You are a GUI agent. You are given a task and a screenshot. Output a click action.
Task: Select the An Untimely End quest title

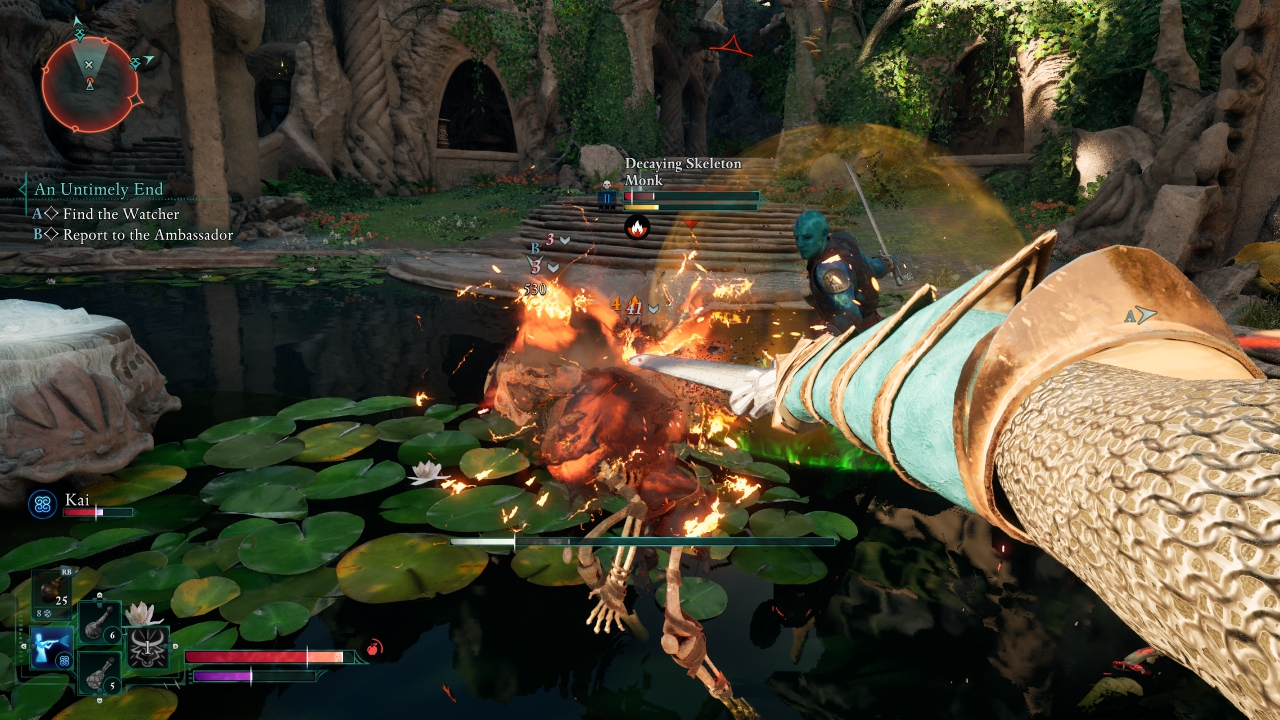pyautogui.click(x=98, y=188)
